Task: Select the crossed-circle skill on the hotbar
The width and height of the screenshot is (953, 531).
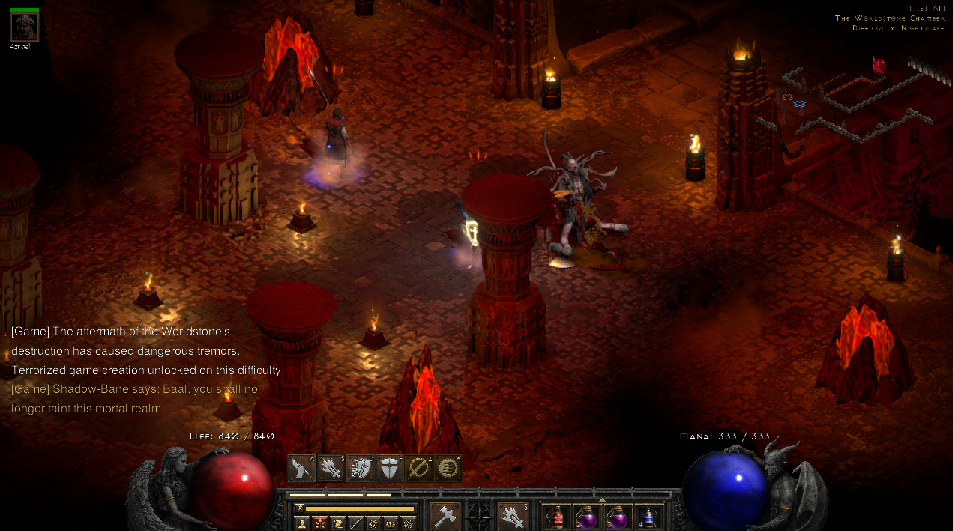Action: (419, 468)
